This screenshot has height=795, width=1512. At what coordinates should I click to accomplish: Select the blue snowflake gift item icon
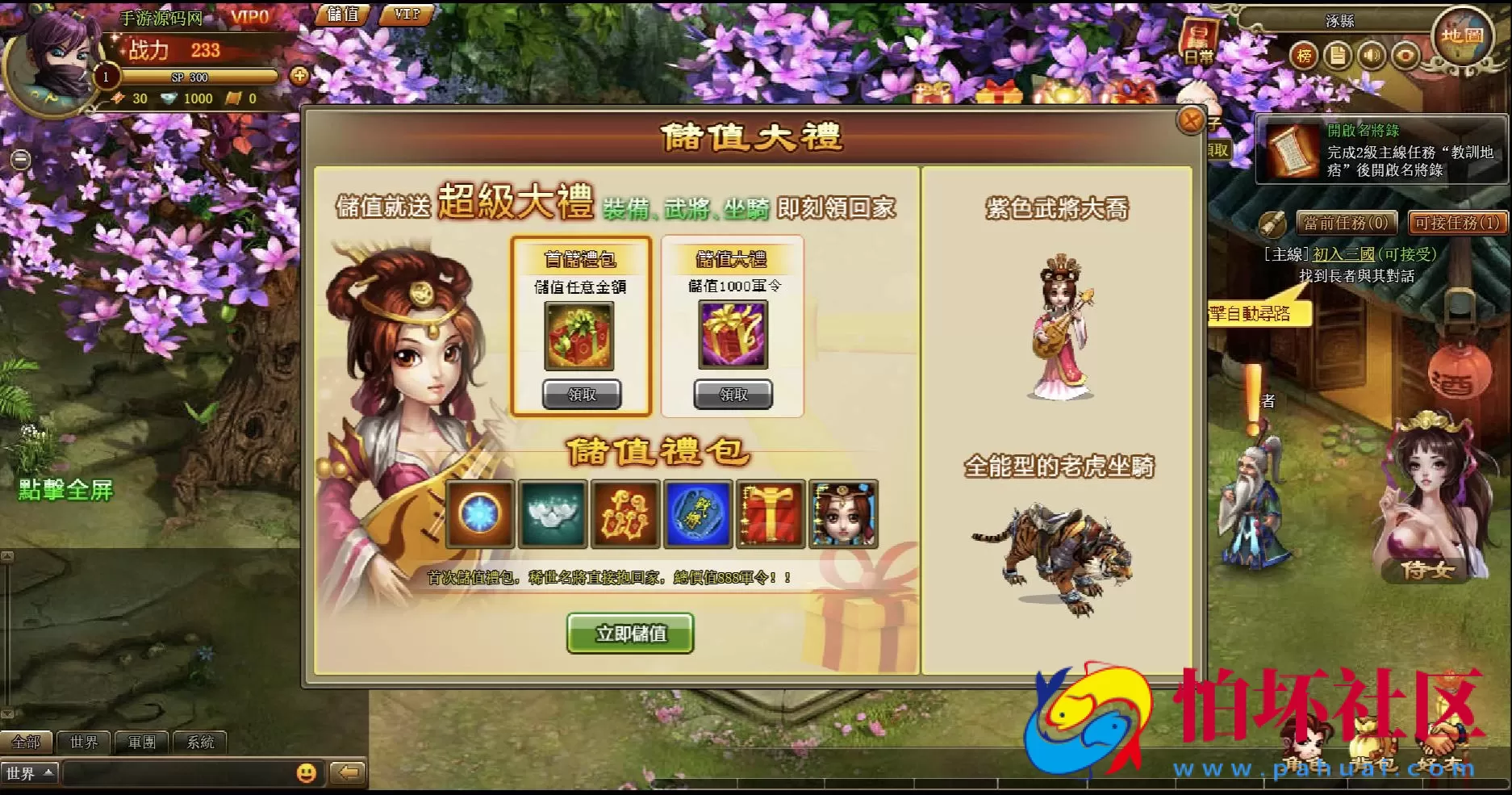[x=480, y=514]
